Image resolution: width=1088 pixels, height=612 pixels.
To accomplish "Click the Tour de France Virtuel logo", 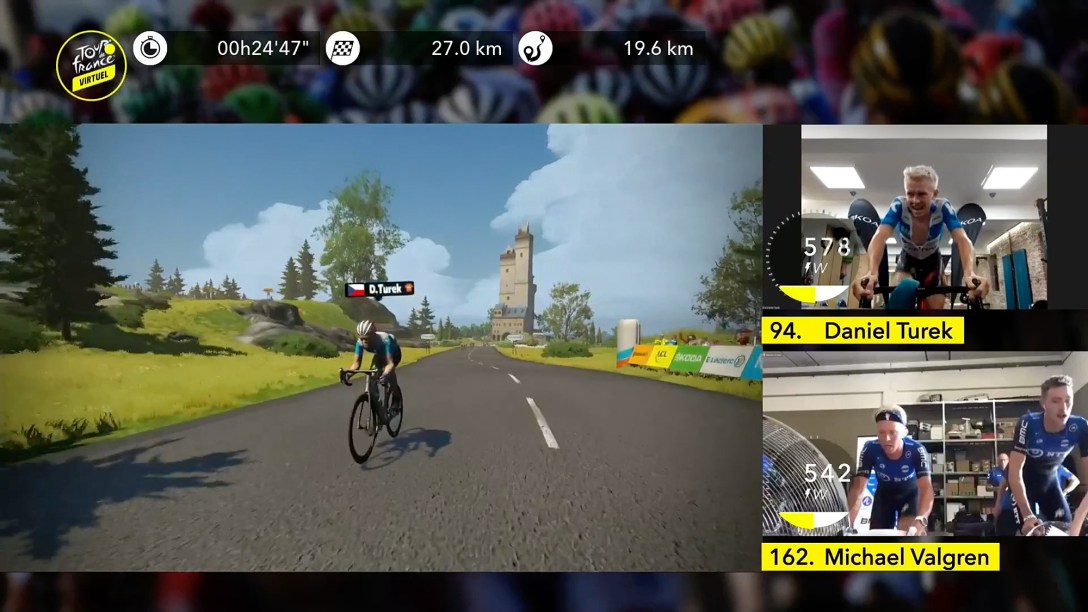I will [x=91, y=65].
